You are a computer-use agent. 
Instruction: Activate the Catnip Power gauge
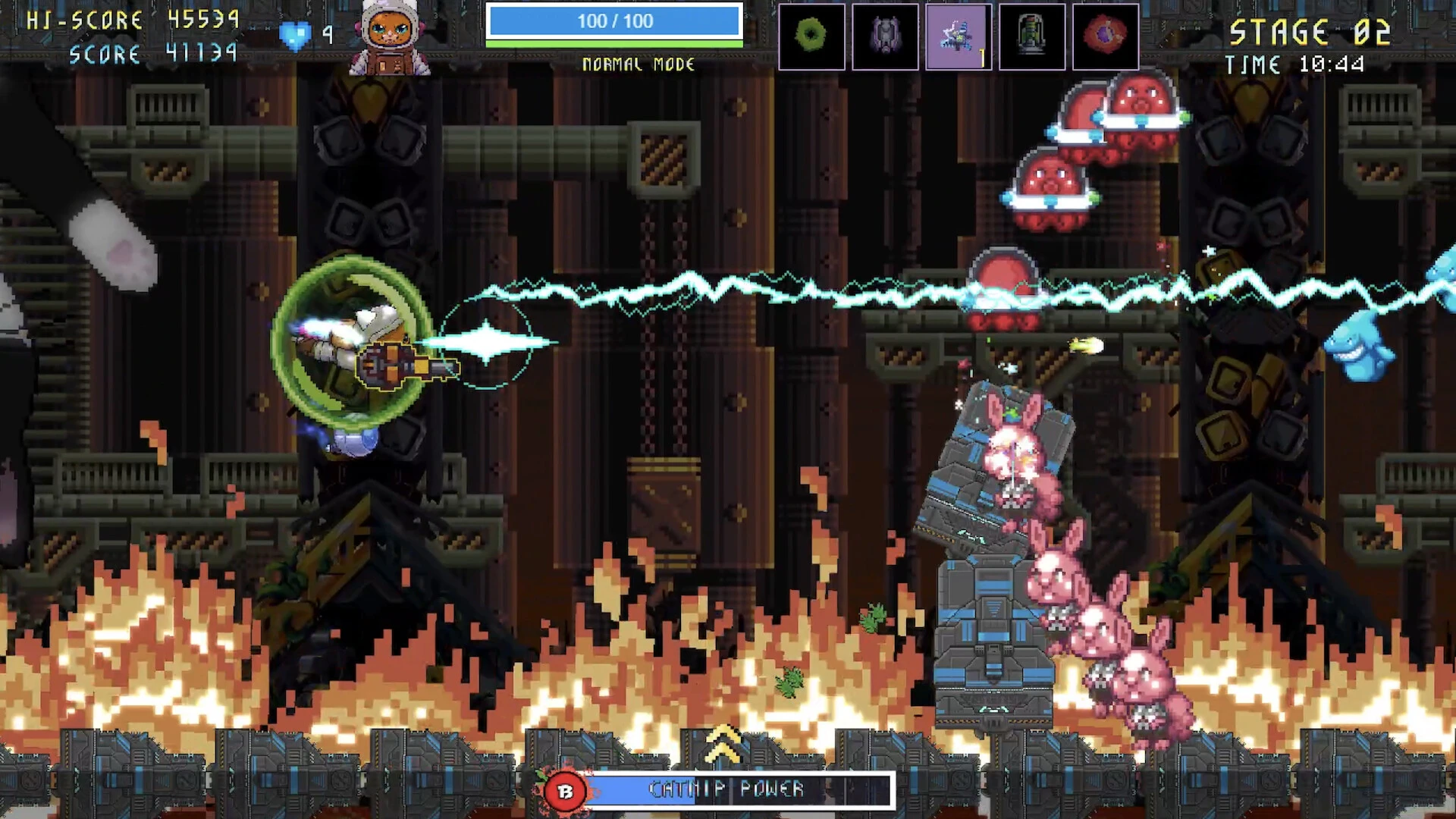coord(728,790)
